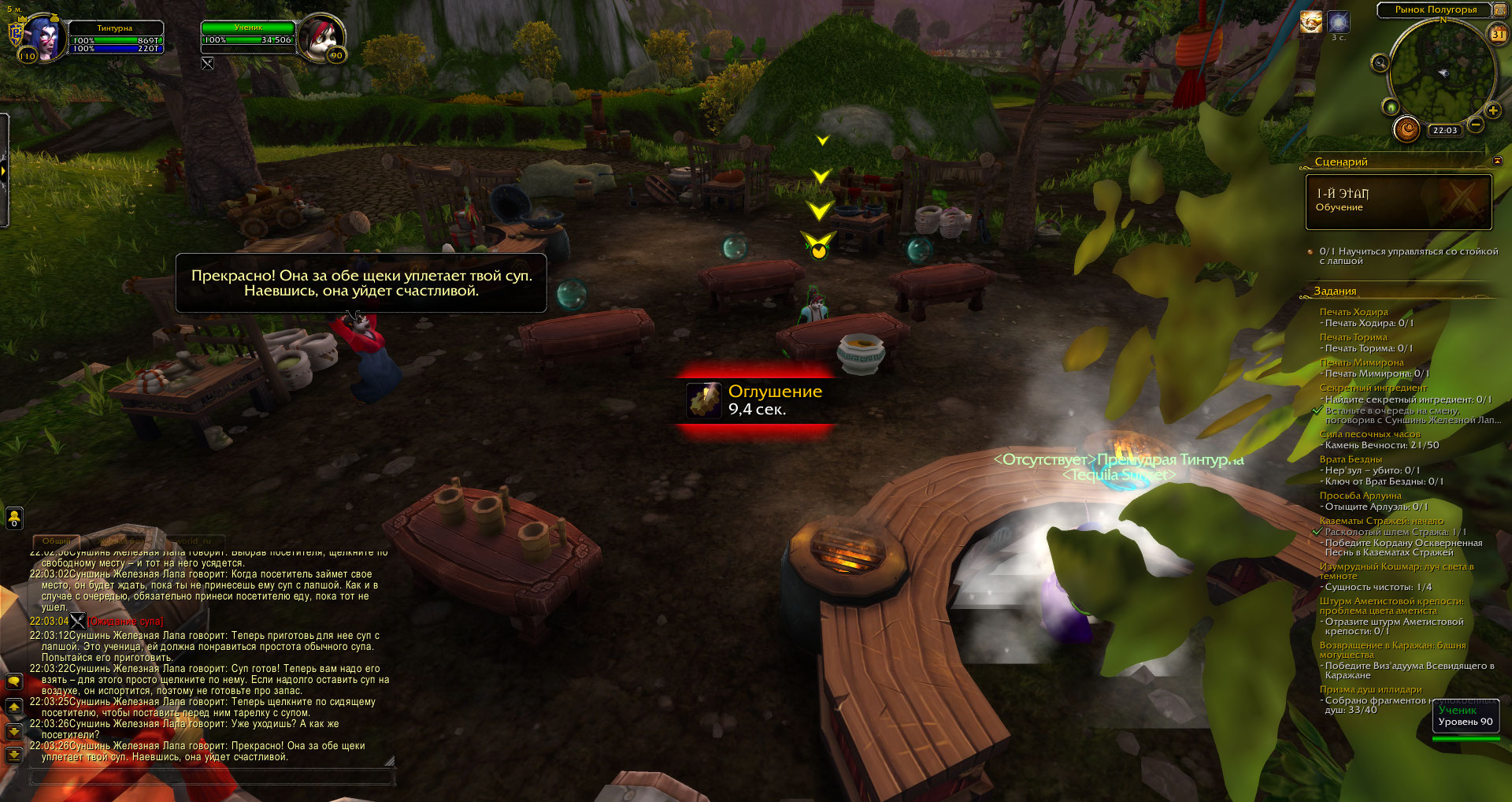1512x802 pixels.
Task: Open the world map icon beside zone name
Action: pos(1499,9)
